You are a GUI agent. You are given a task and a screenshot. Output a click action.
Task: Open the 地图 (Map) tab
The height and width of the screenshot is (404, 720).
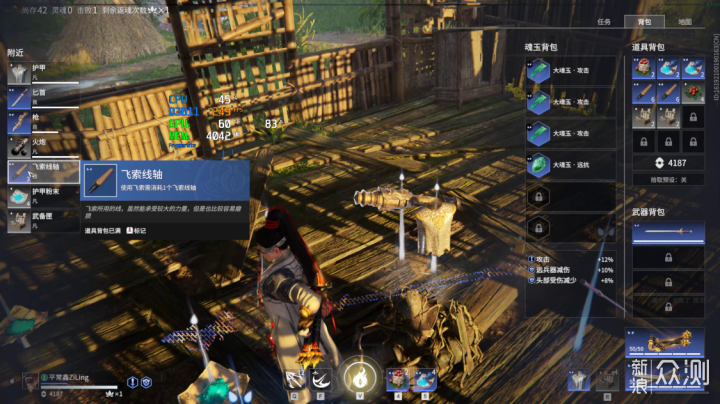[684, 20]
